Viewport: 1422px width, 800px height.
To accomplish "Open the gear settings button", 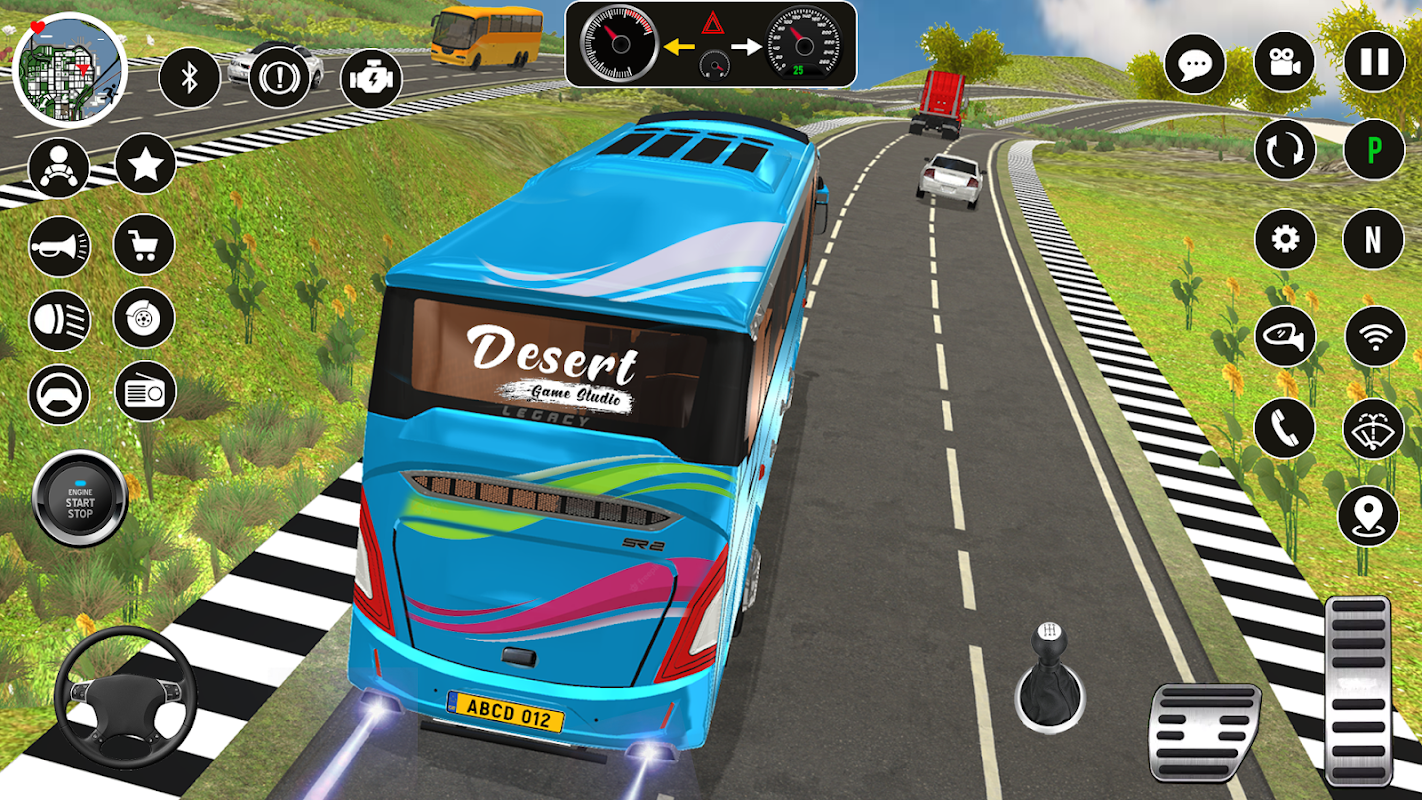I will 1284,239.
